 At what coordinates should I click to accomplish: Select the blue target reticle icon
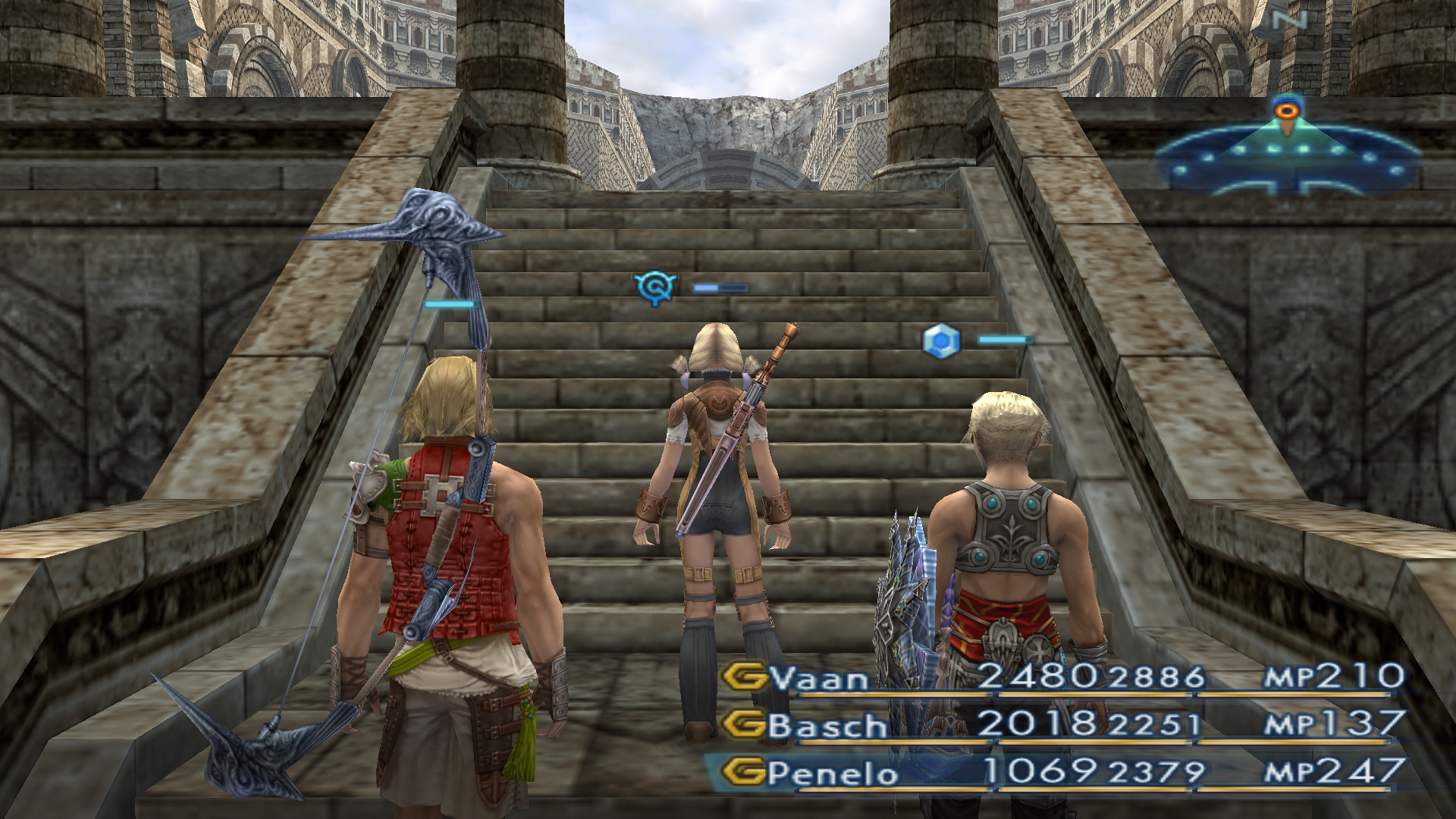coord(655,287)
